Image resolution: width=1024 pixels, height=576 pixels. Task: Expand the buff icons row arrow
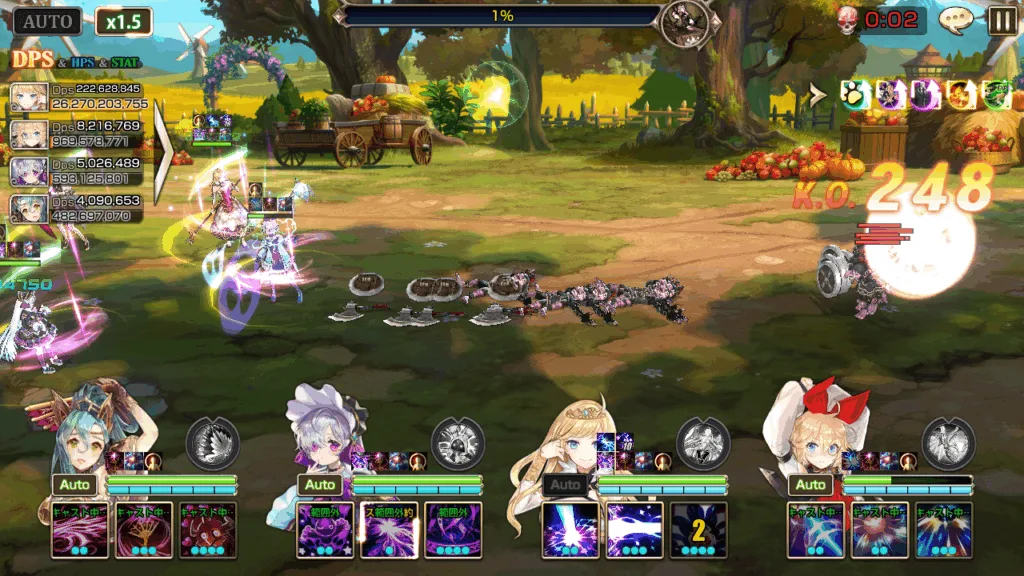(818, 95)
